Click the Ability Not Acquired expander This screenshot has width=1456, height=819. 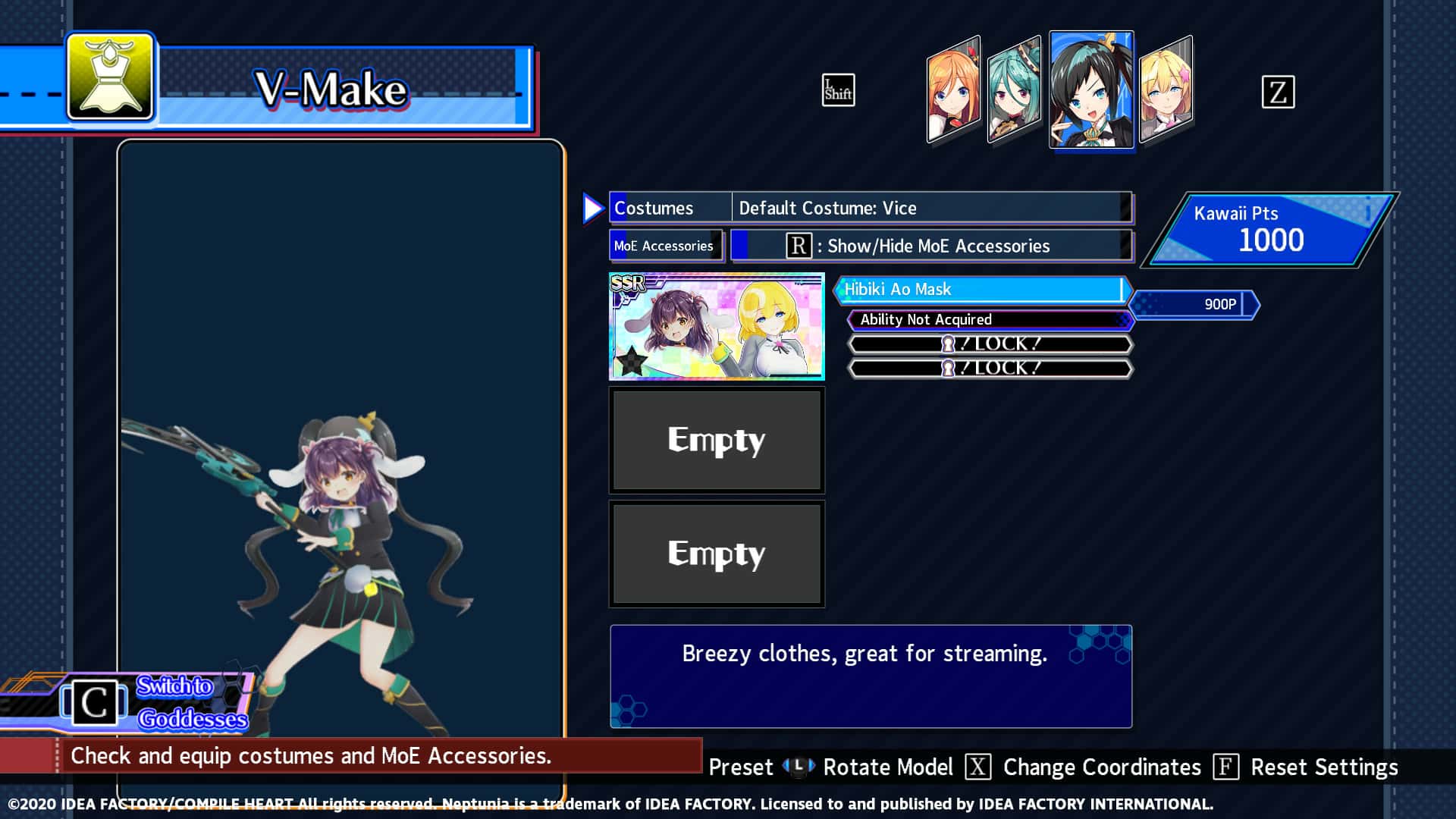coord(988,319)
